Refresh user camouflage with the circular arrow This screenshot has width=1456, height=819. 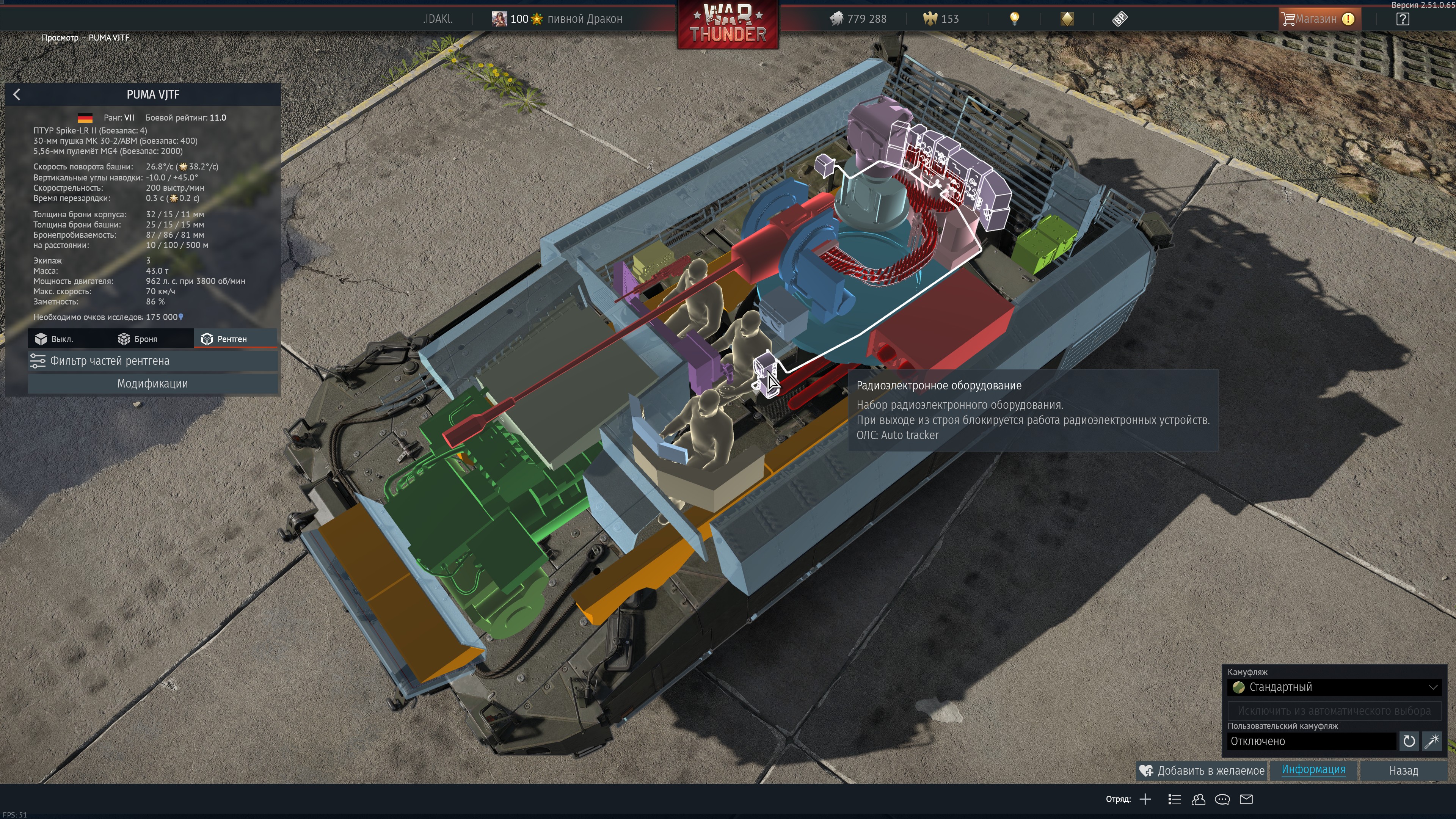click(x=1409, y=741)
